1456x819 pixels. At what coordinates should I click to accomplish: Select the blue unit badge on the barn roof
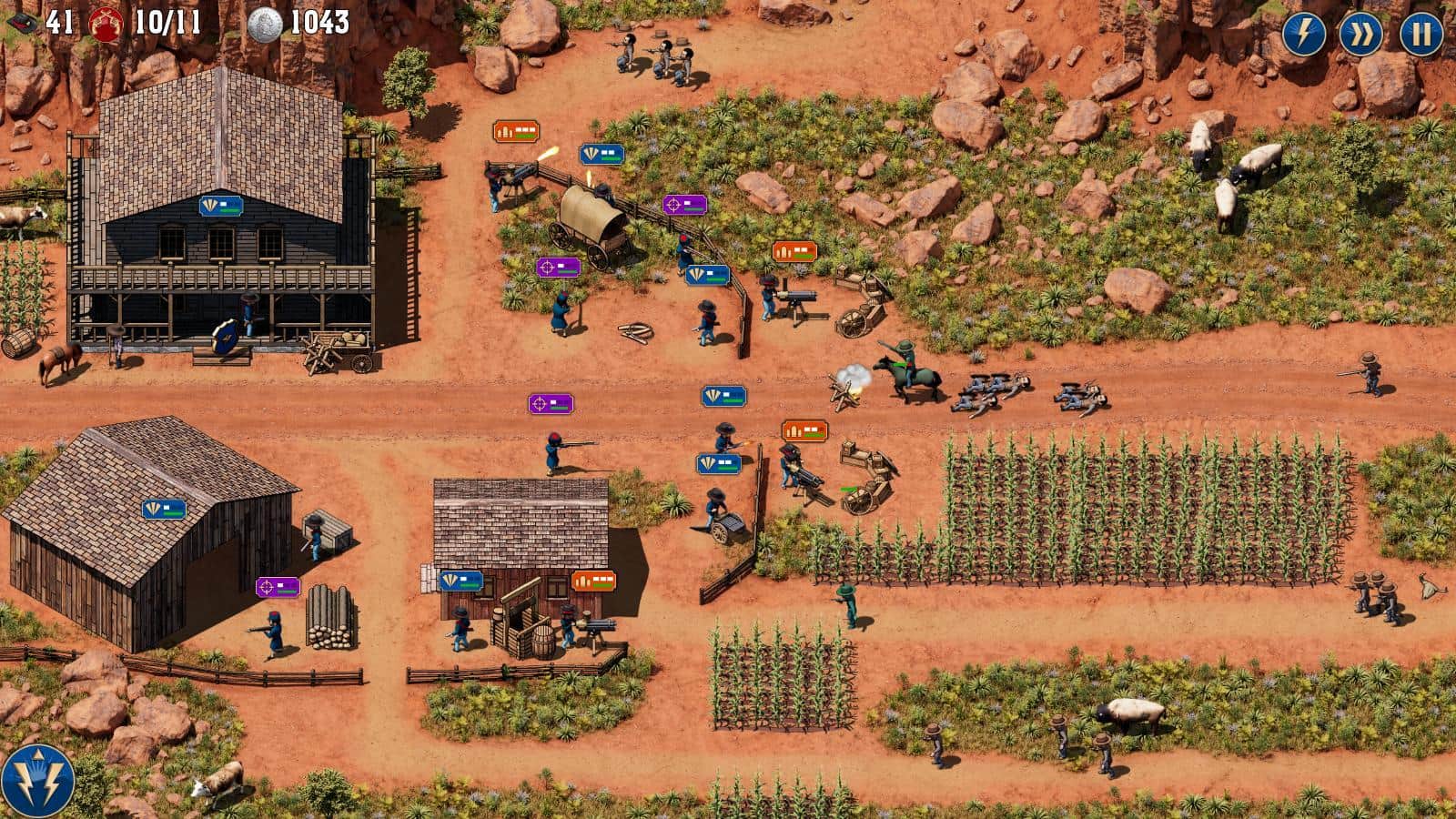pos(164,510)
